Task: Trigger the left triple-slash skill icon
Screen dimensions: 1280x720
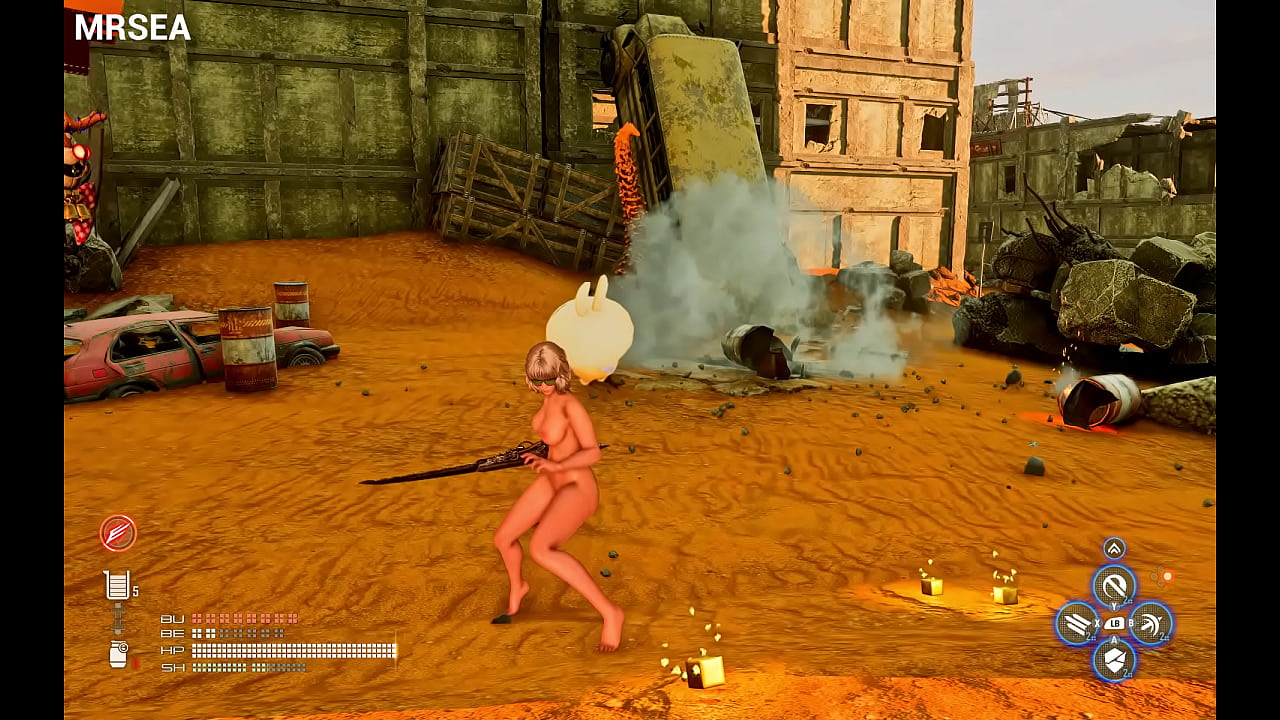Action: [1077, 623]
